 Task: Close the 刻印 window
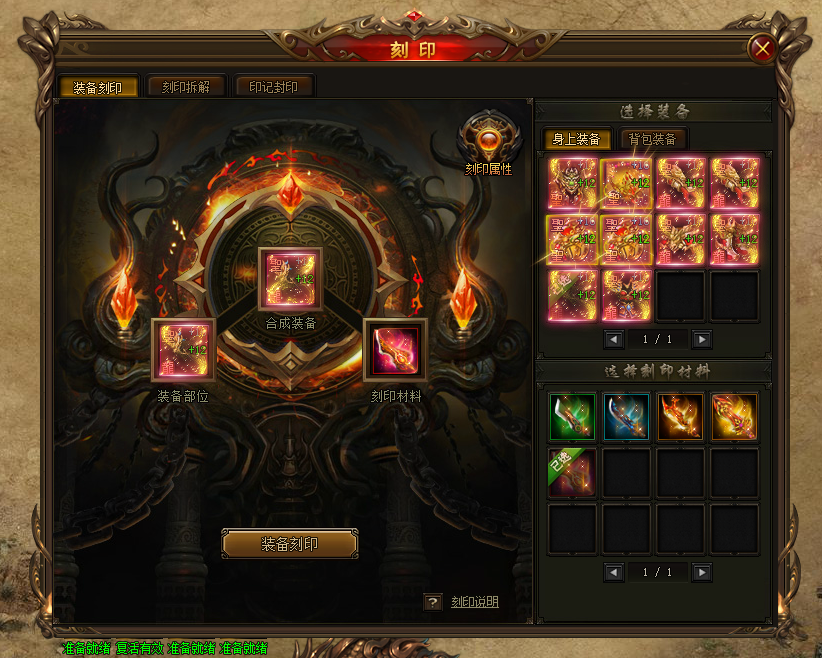[x=762, y=48]
